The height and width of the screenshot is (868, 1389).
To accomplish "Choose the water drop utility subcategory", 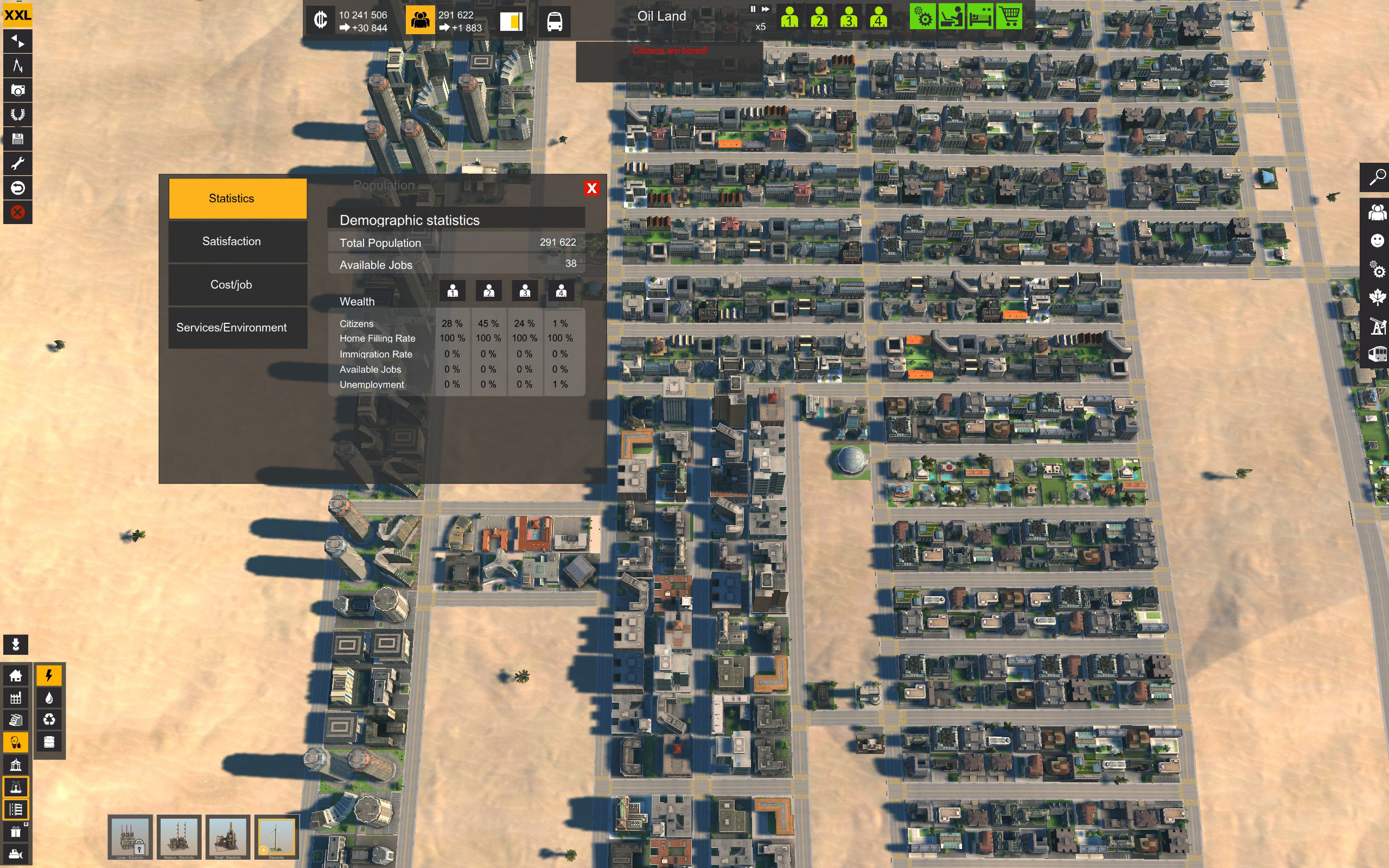I will tap(49, 698).
